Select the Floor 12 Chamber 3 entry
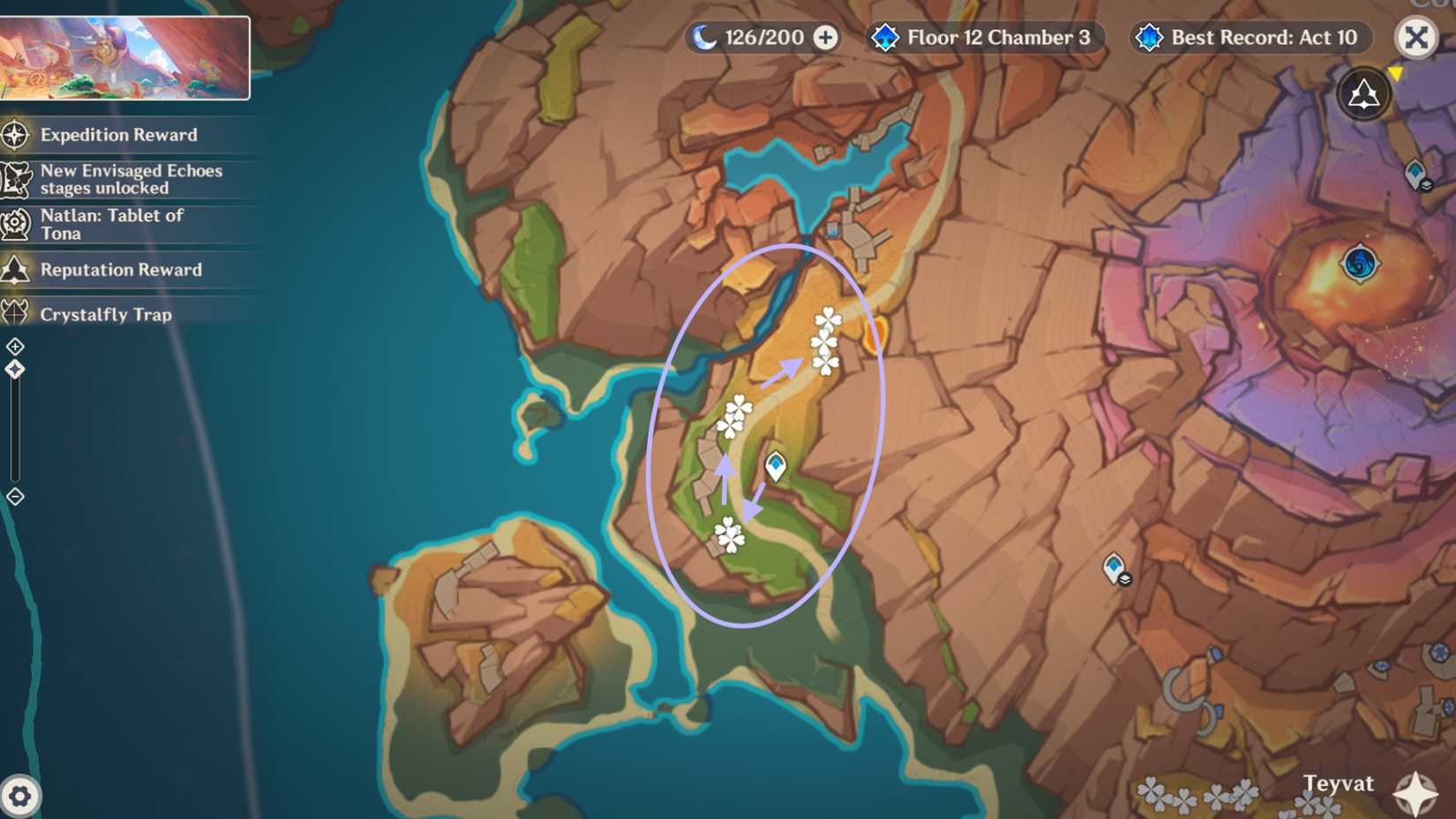1456x819 pixels. click(x=987, y=37)
